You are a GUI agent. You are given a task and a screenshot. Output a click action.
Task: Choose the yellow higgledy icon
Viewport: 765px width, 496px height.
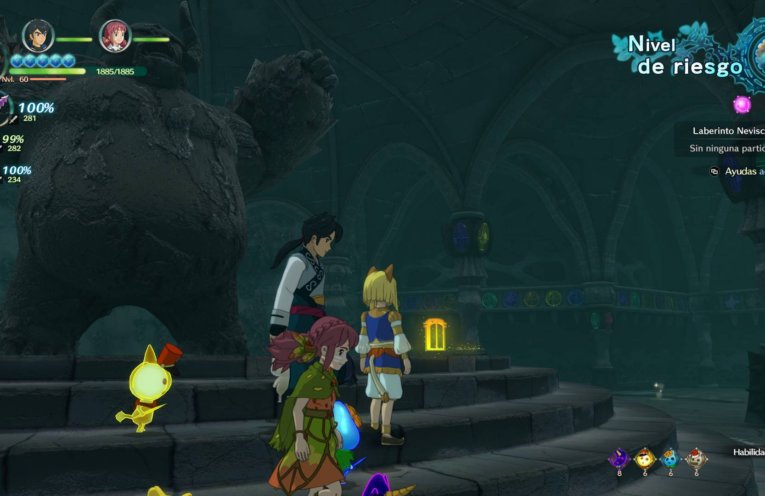click(x=645, y=458)
